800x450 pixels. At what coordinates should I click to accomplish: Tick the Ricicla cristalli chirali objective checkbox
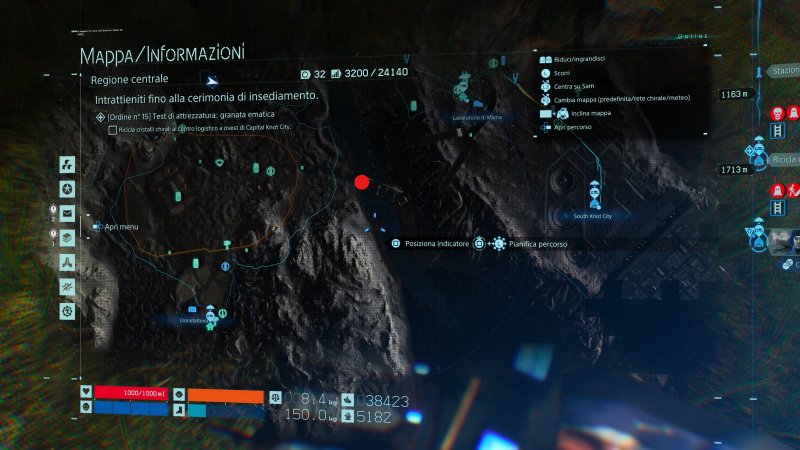pos(112,129)
